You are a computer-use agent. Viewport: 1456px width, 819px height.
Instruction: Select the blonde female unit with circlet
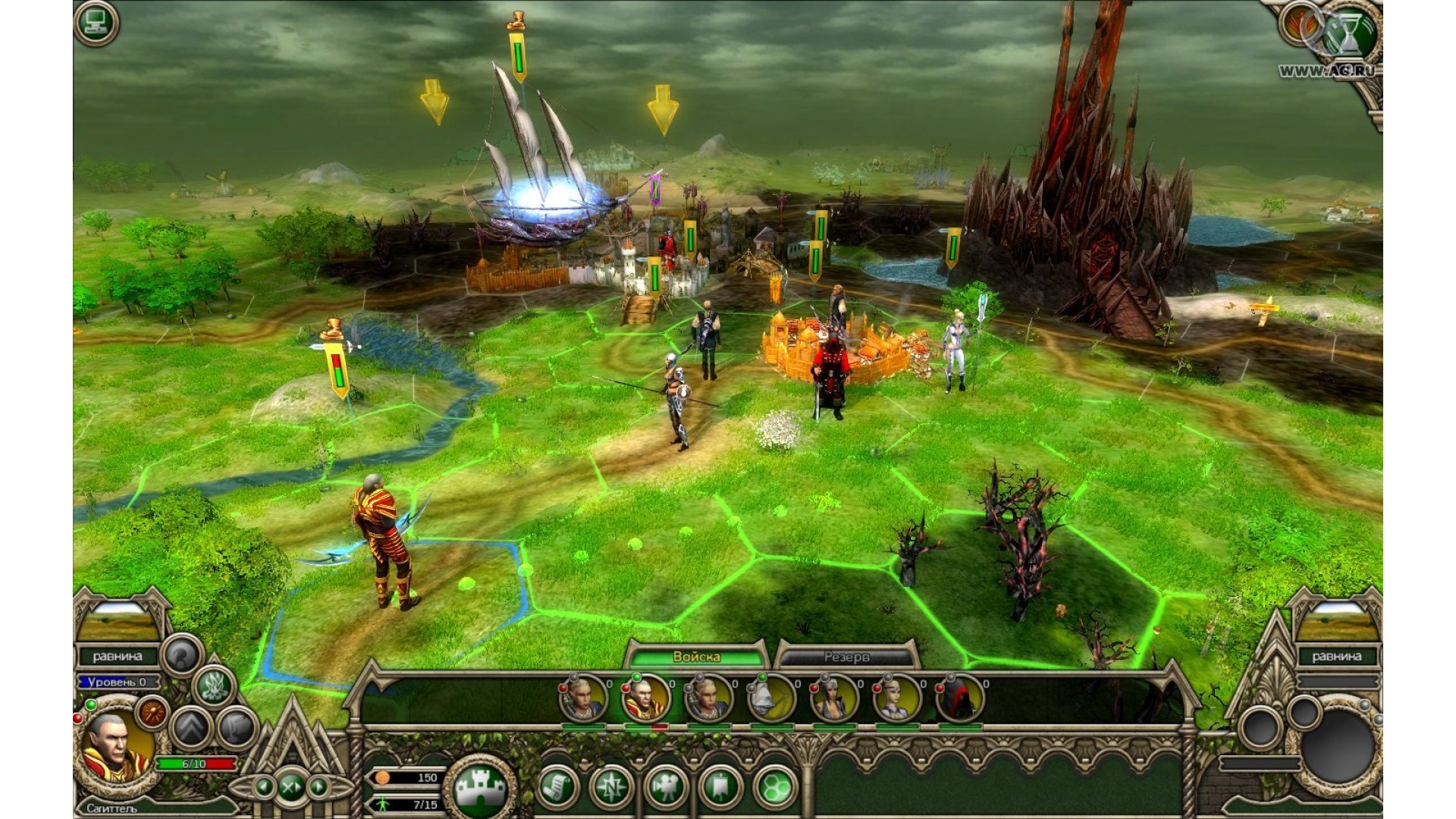click(896, 699)
